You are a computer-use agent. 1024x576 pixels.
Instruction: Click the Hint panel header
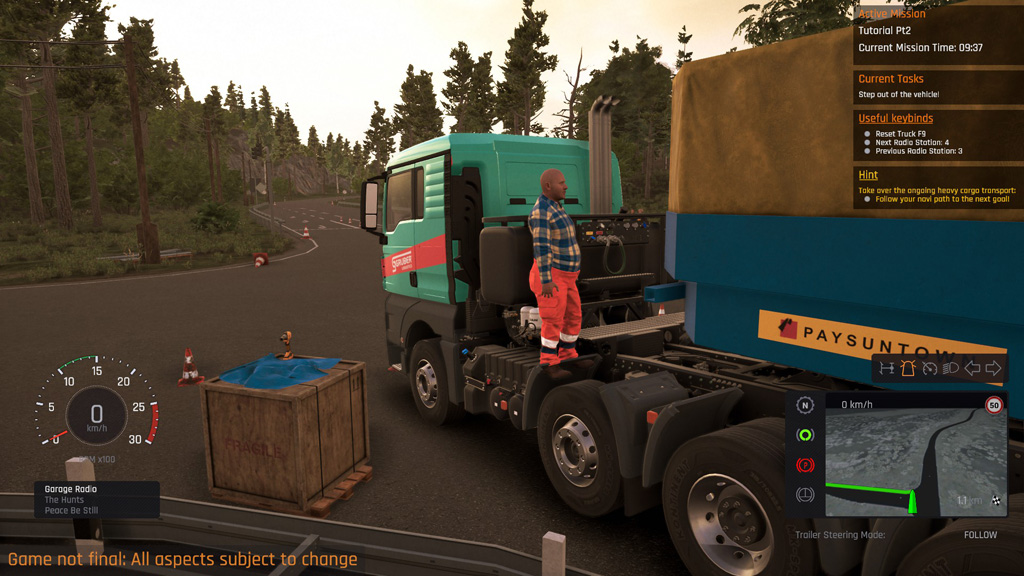click(868, 175)
